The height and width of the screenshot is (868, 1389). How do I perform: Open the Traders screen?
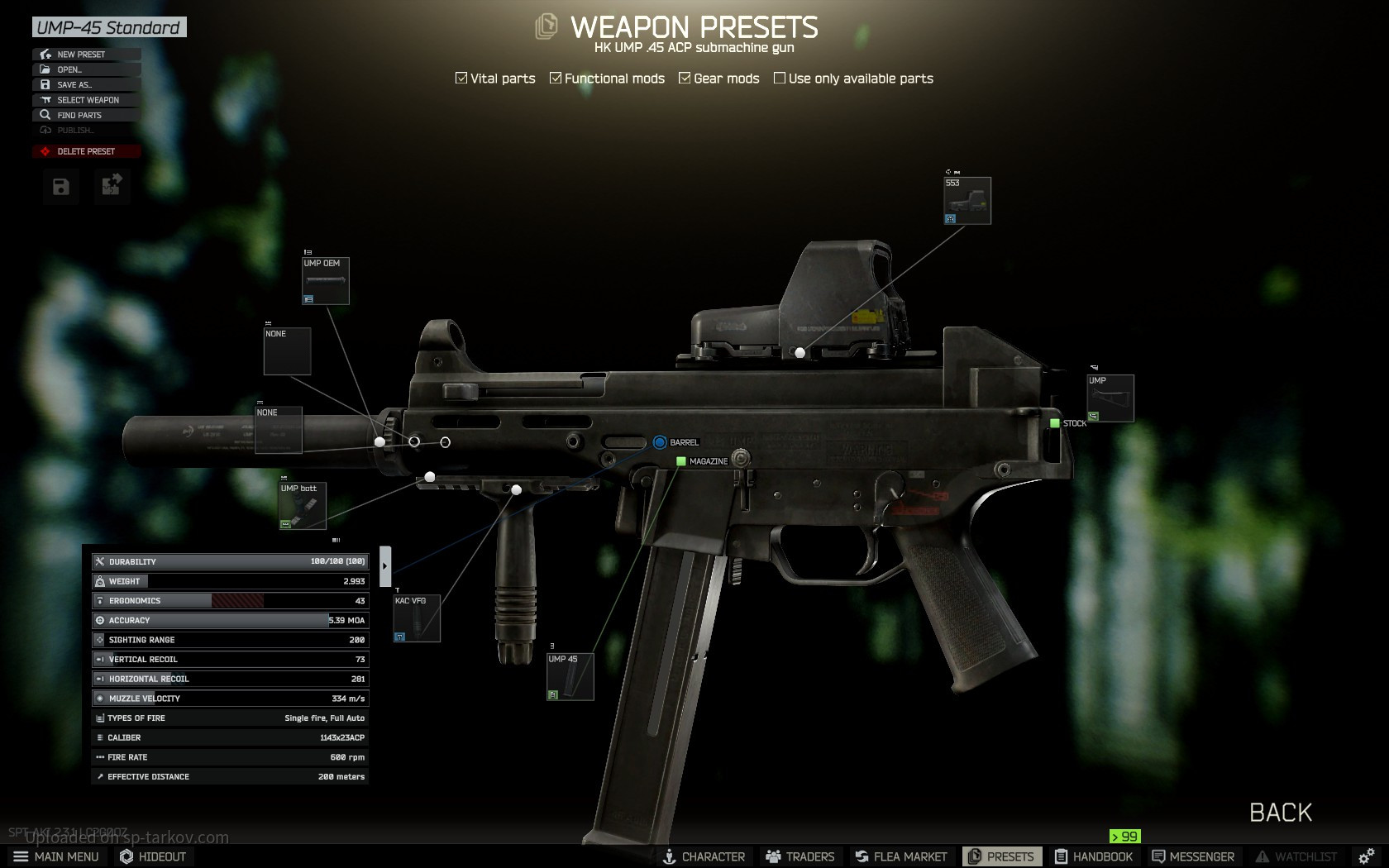pos(800,856)
